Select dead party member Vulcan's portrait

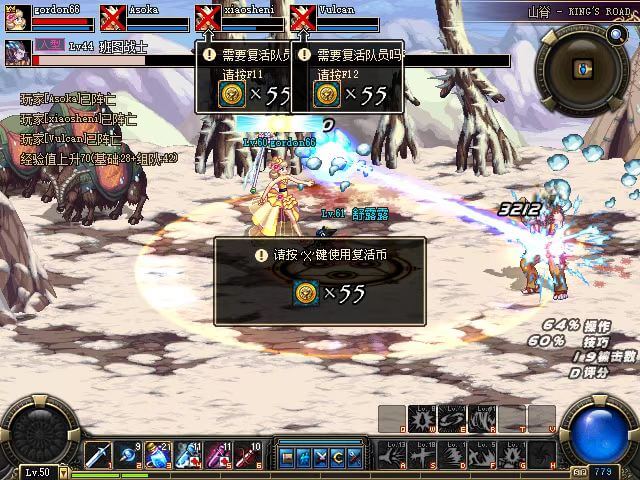pos(302,18)
